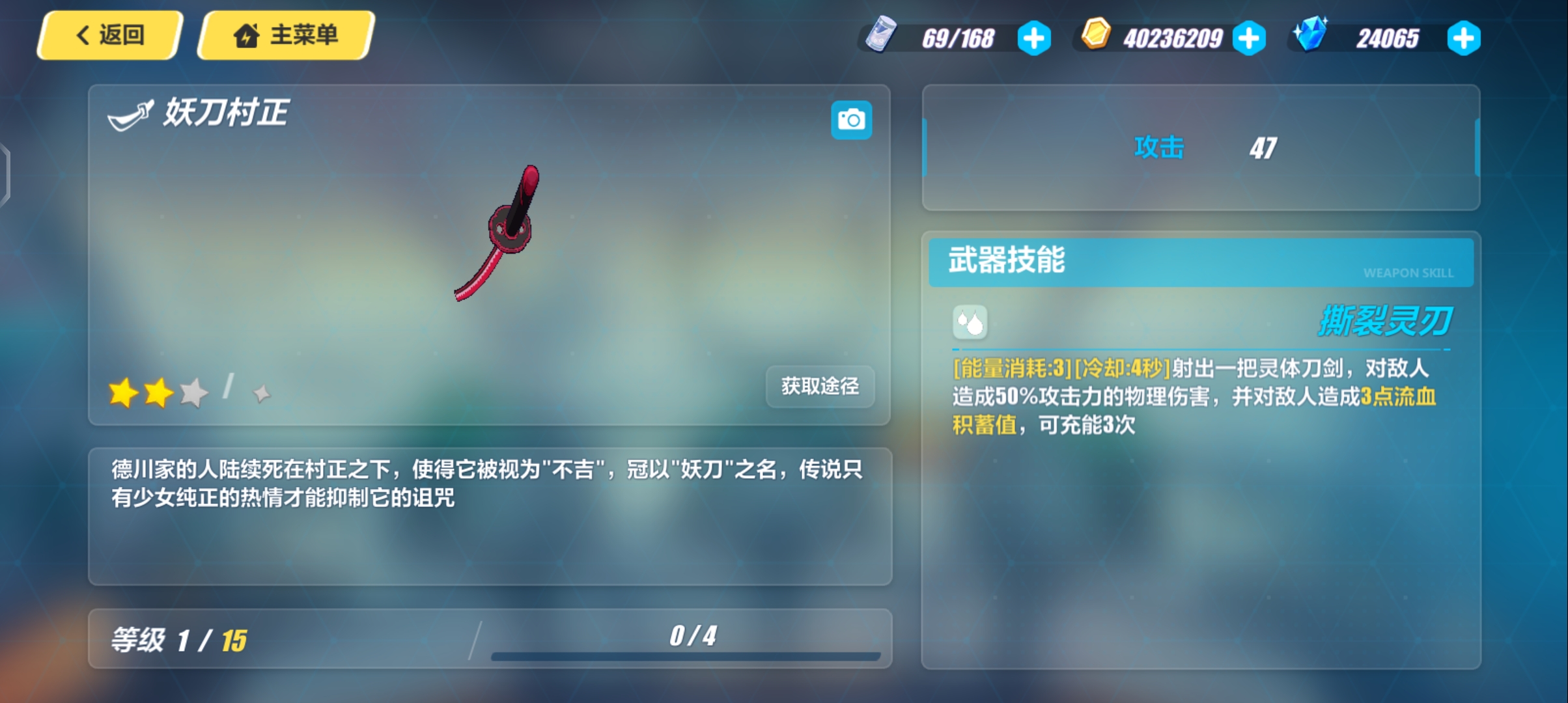Open 获取途径 acquisition sources
Viewport: 1568px width, 703px height.
tap(820, 387)
